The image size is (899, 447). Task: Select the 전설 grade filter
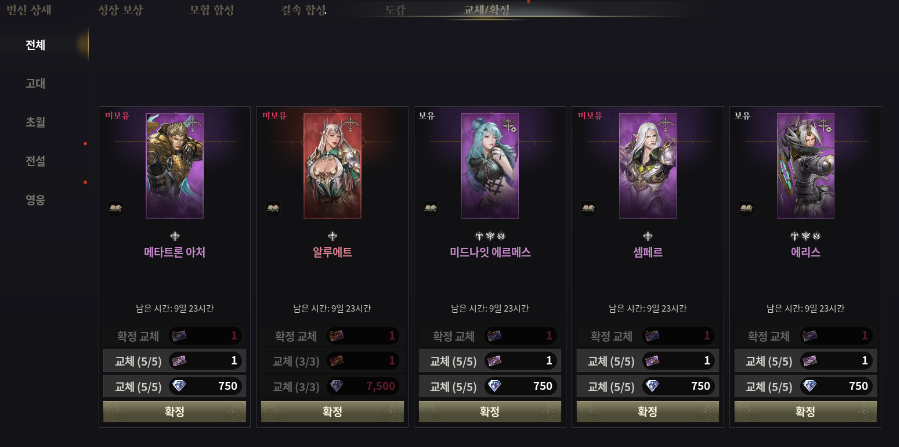(36, 160)
